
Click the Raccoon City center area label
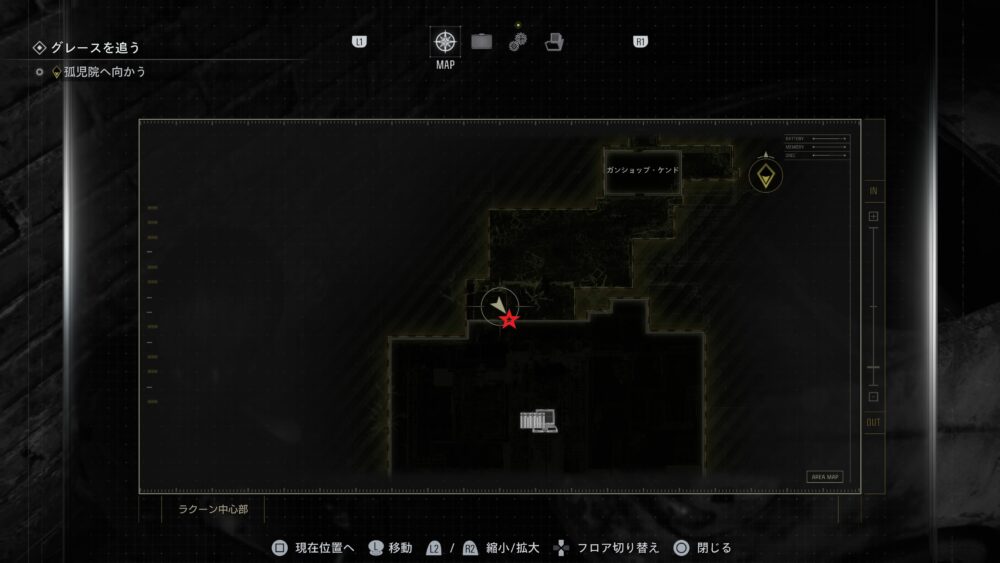coord(214,508)
